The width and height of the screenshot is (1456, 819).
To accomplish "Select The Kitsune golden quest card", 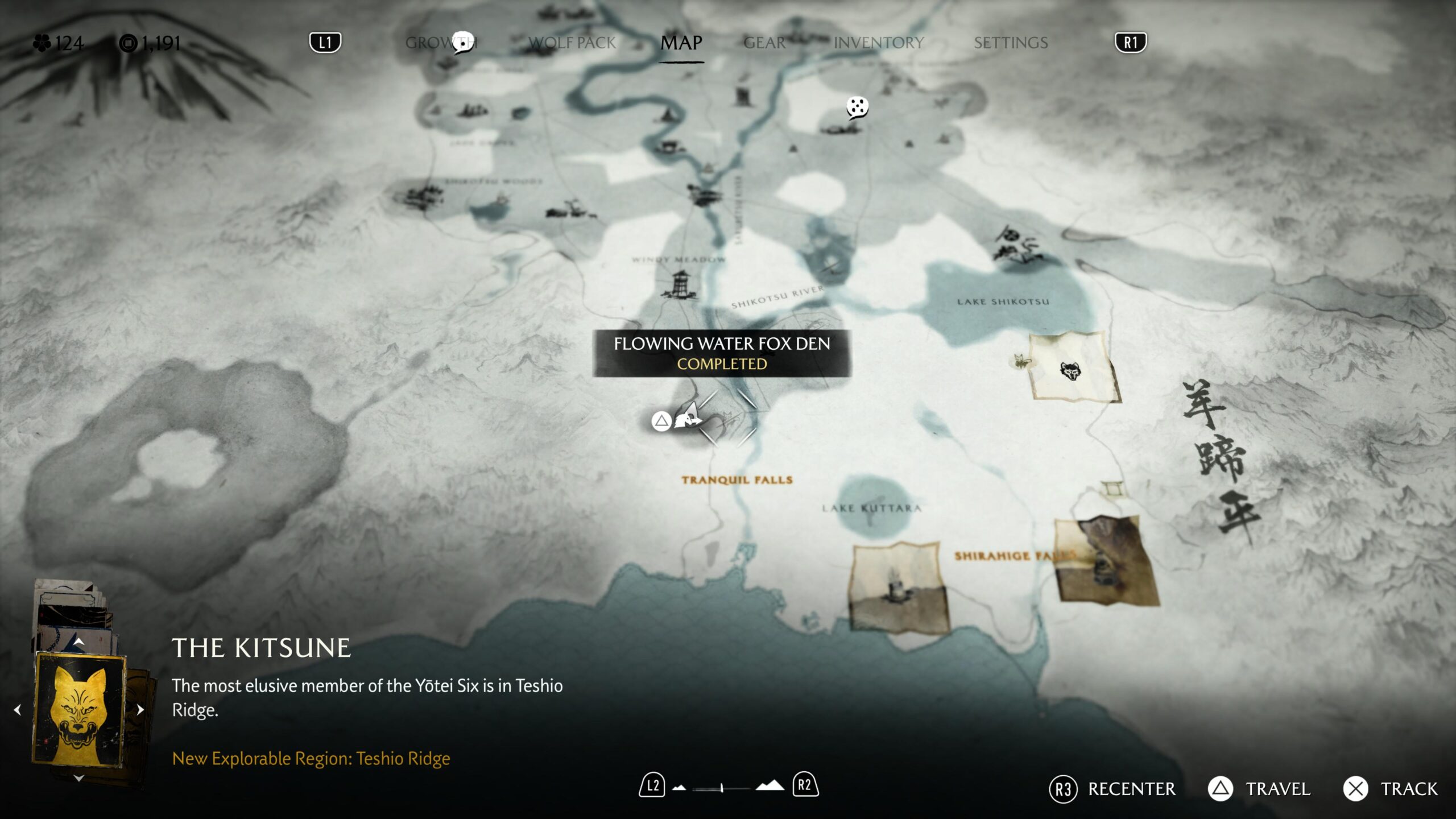I will pos(80,710).
